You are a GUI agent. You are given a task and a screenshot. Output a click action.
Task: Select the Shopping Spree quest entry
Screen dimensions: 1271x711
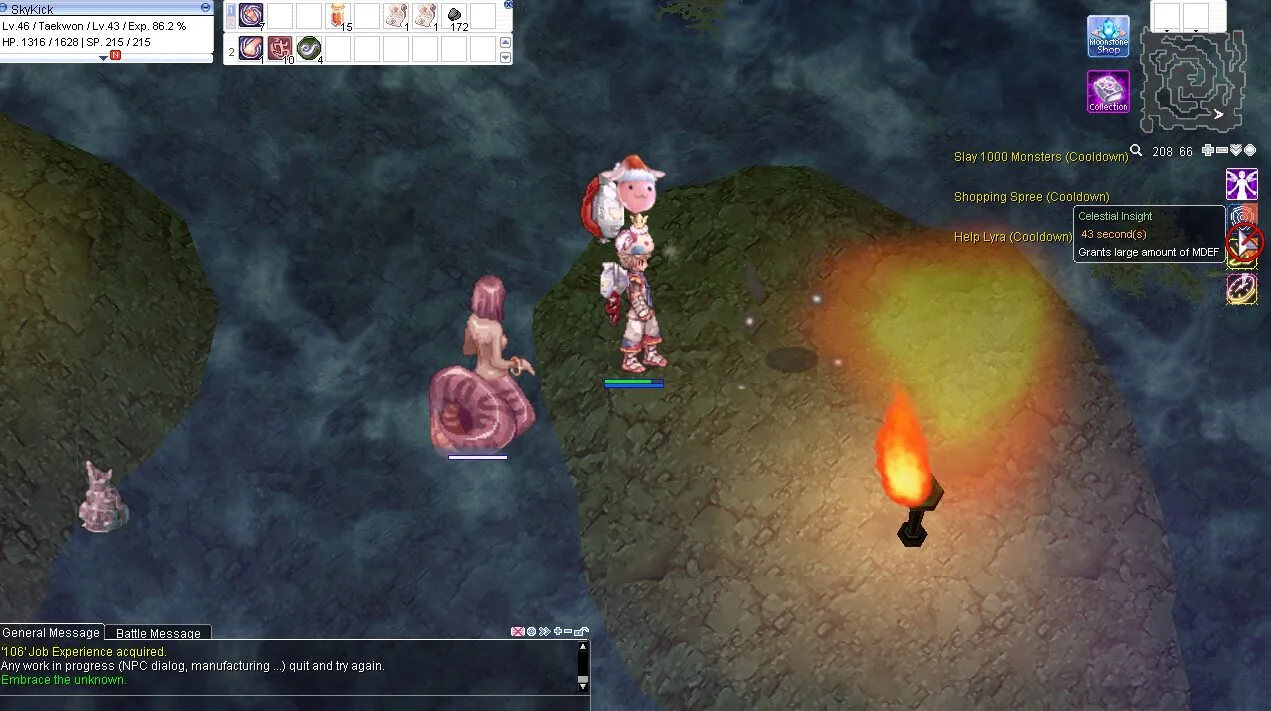coord(1031,197)
